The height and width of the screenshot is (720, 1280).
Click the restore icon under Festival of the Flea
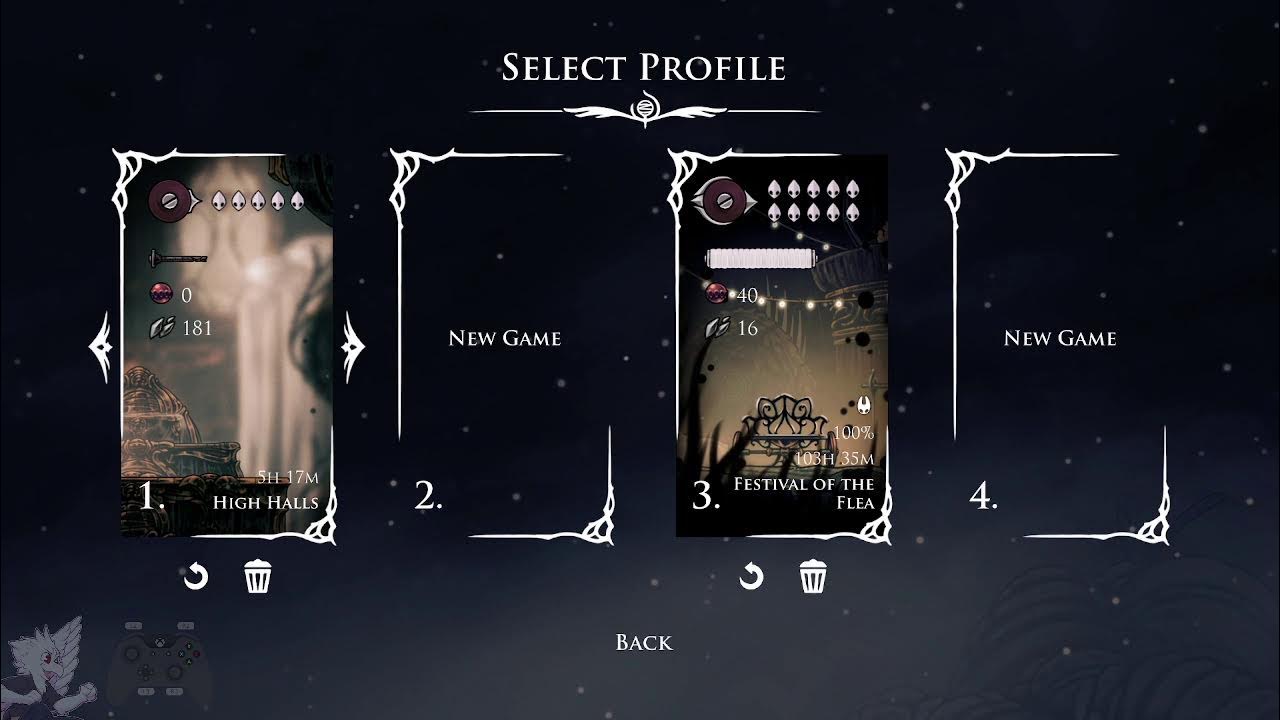[x=750, y=575]
